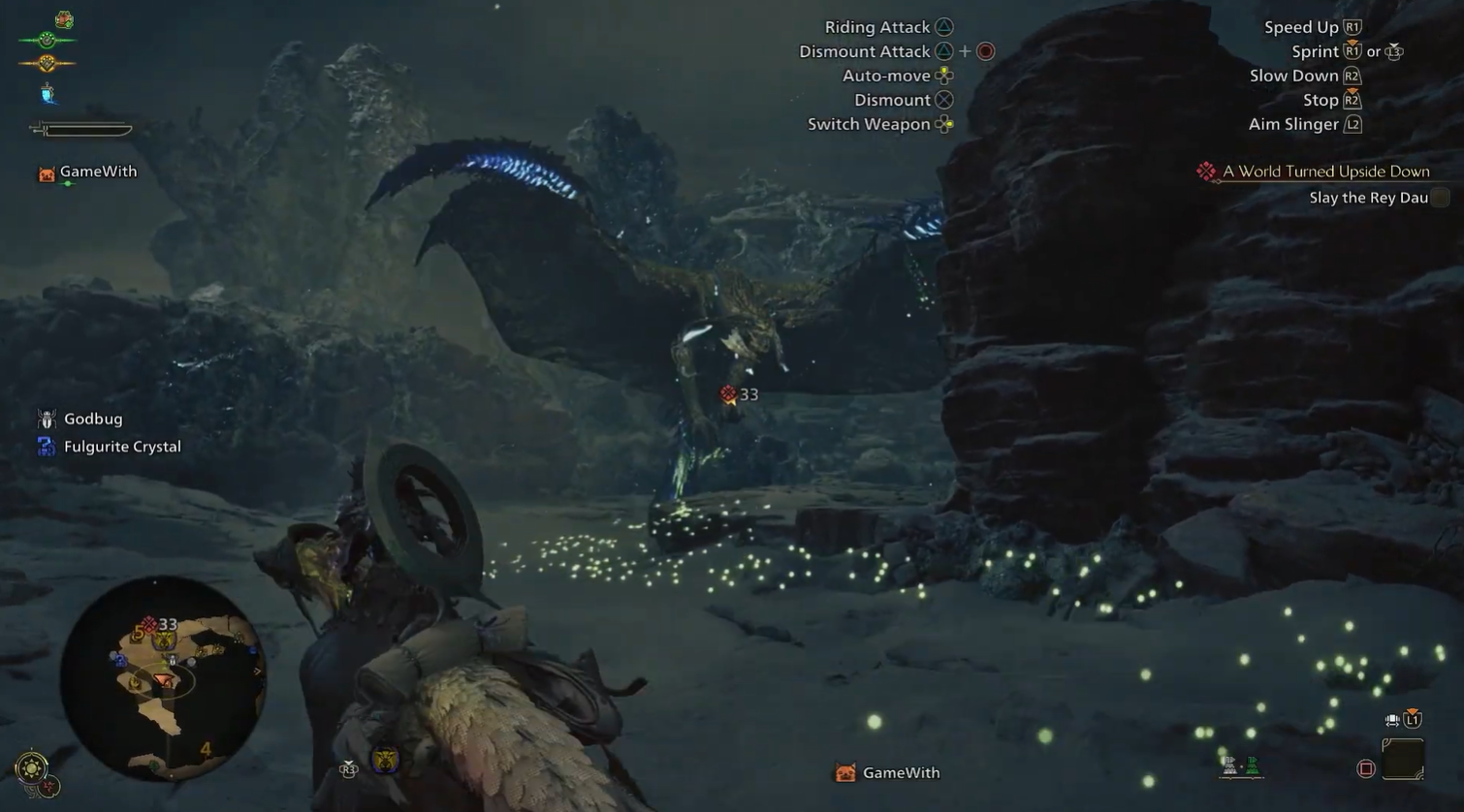The height and width of the screenshot is (812, 1464).
Task: Toggle Auto-move in the command list
Action: pos(885,76)
